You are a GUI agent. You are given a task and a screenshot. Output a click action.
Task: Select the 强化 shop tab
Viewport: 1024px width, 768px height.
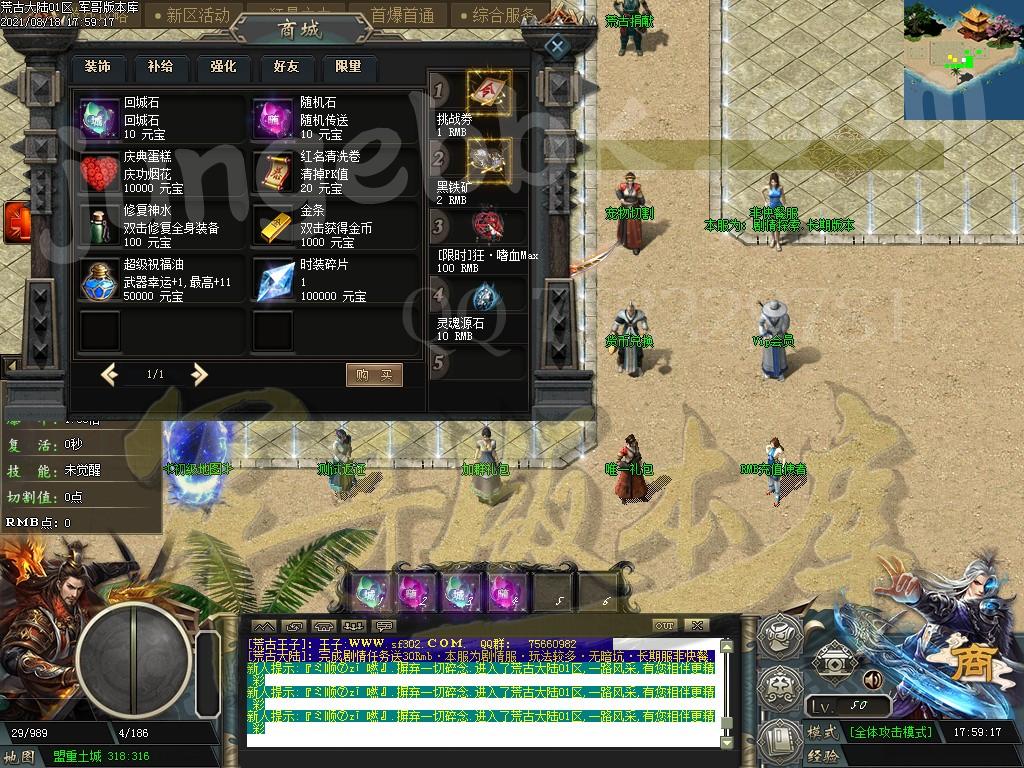point(223,67)
